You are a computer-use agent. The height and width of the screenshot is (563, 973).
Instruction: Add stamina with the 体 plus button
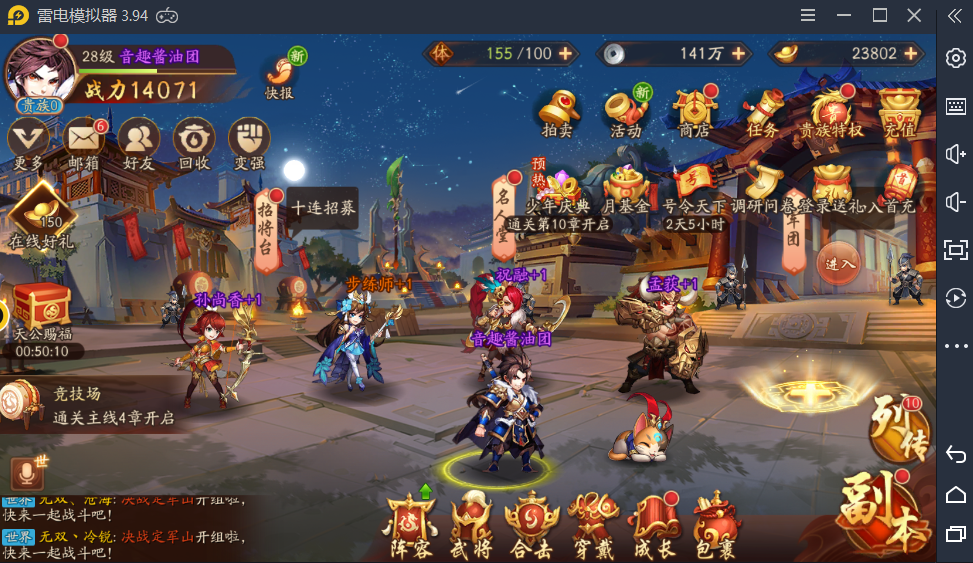(x=565, y=53)
